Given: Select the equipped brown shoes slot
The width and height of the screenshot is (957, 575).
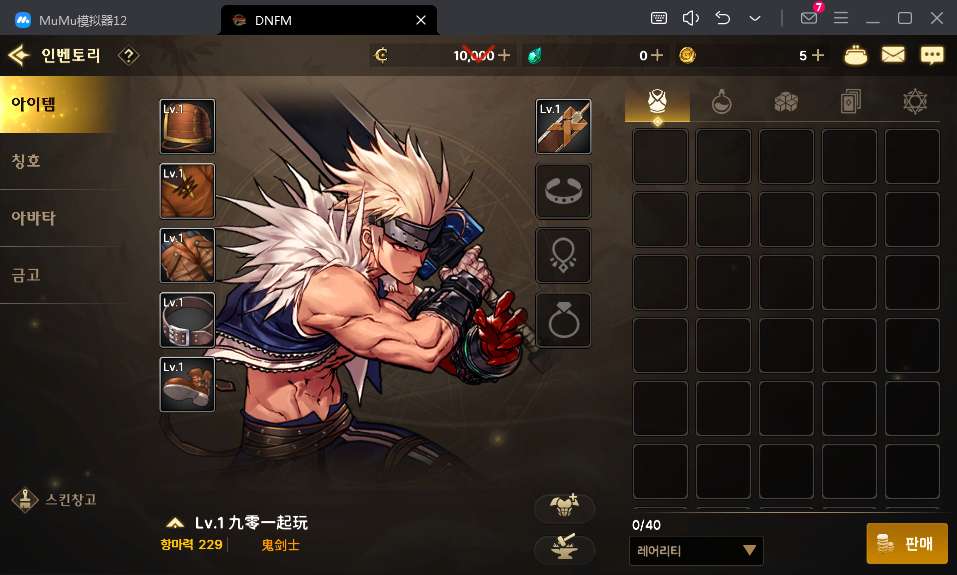Looking at the screenshot, I should pyautogui.click(x=187, y=384).
